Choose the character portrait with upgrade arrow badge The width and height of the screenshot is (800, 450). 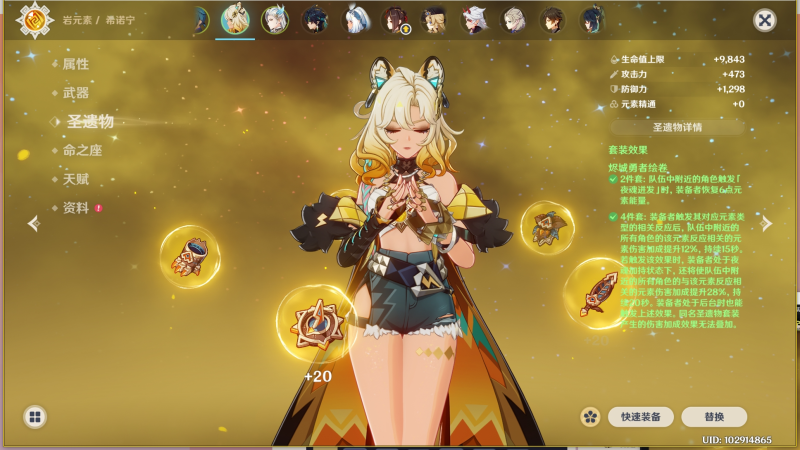tap(395, 20)
